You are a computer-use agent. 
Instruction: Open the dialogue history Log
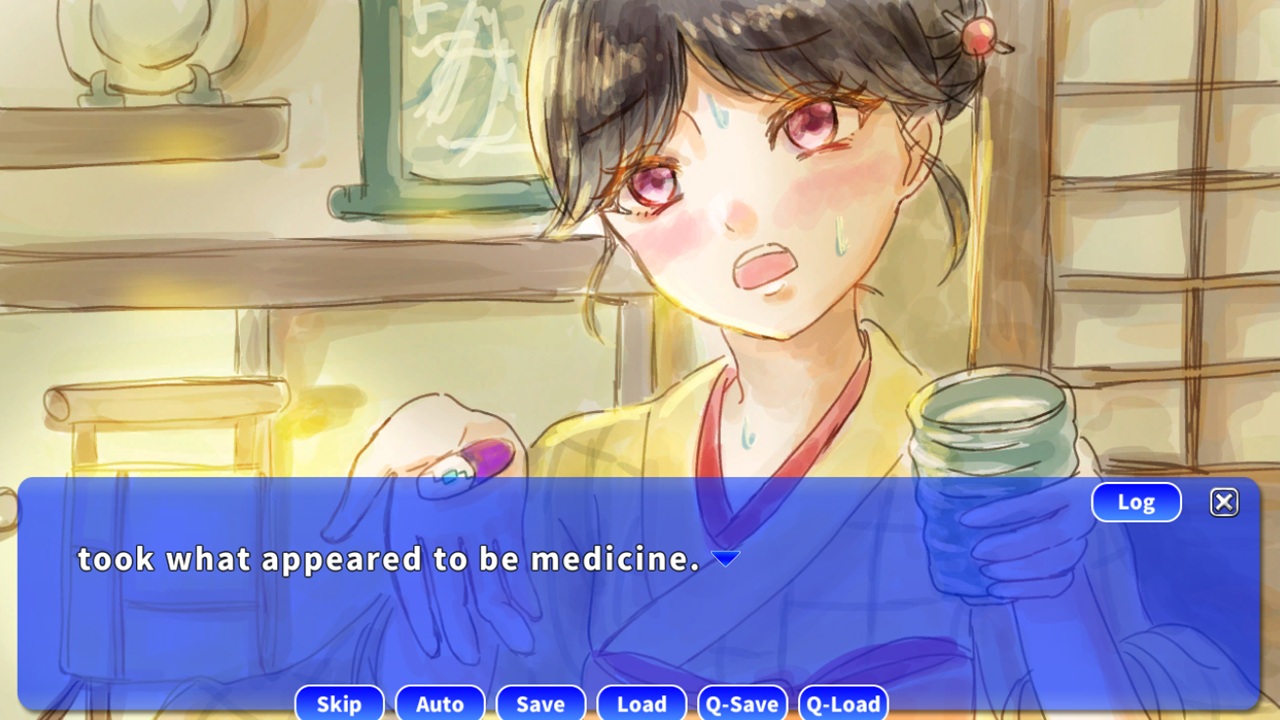coord(1136,502)
